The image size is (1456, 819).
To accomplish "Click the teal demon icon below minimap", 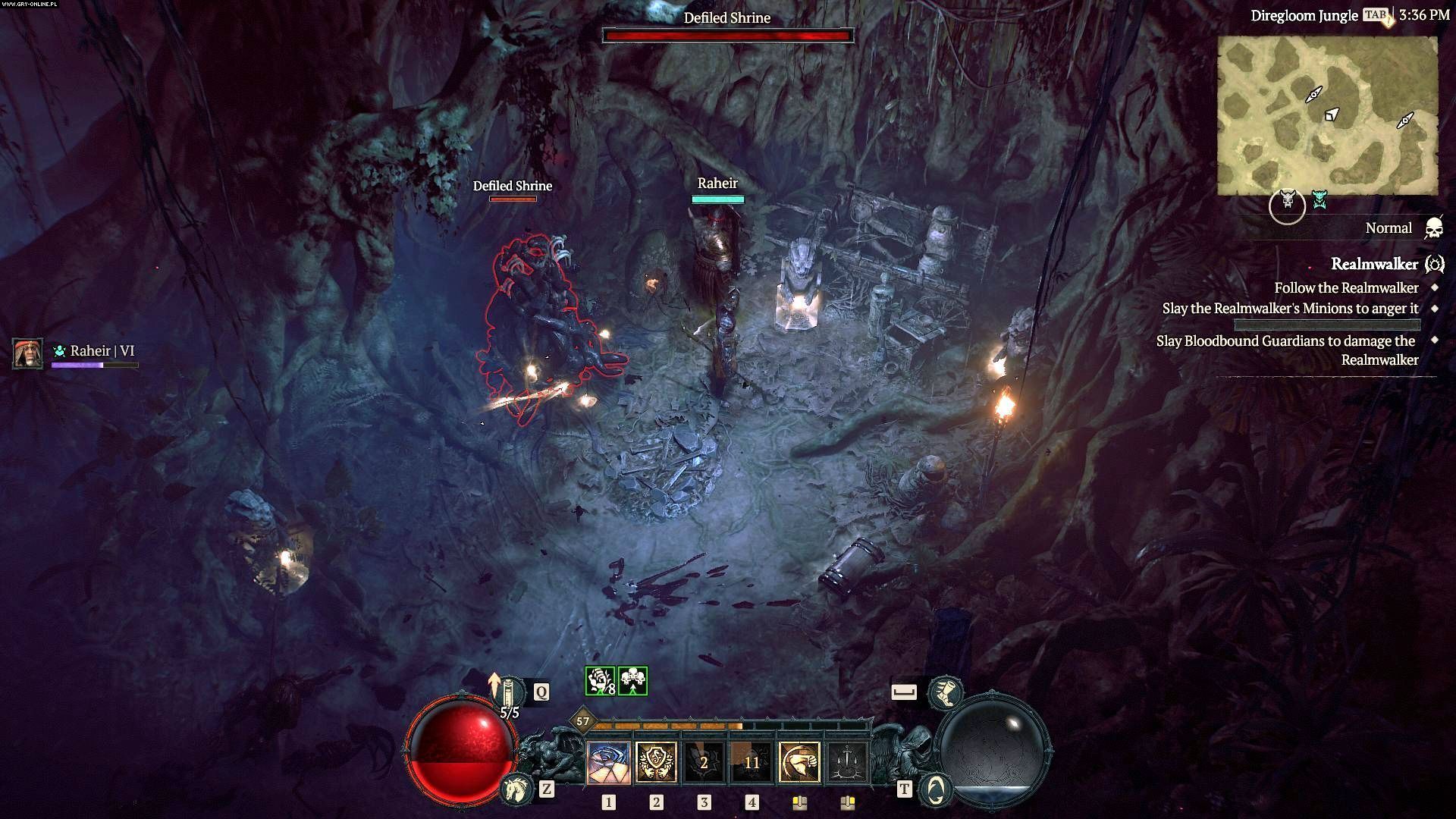I will pyautogui.click(x=1320, y=200).
